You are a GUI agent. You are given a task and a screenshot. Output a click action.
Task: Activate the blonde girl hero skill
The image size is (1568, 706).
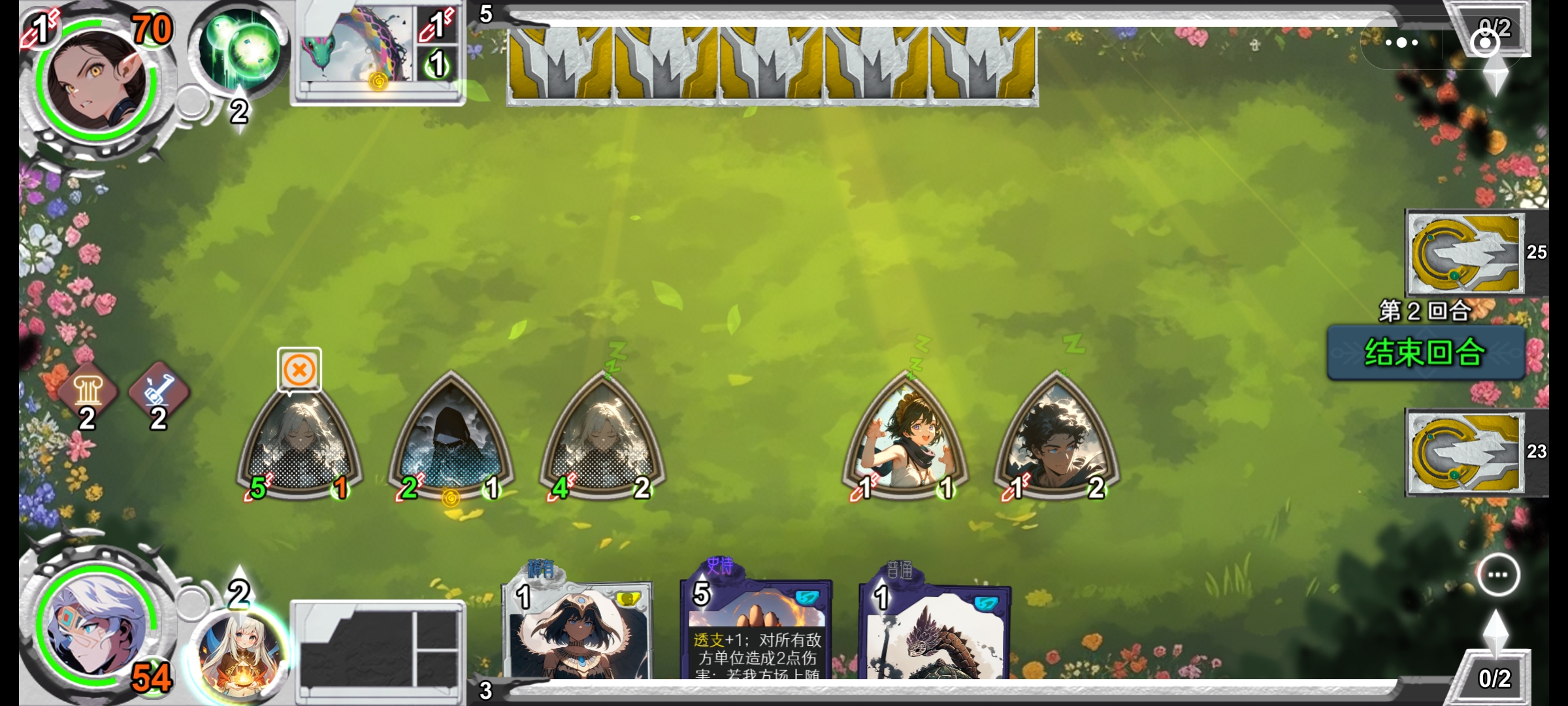pos(239,654)
